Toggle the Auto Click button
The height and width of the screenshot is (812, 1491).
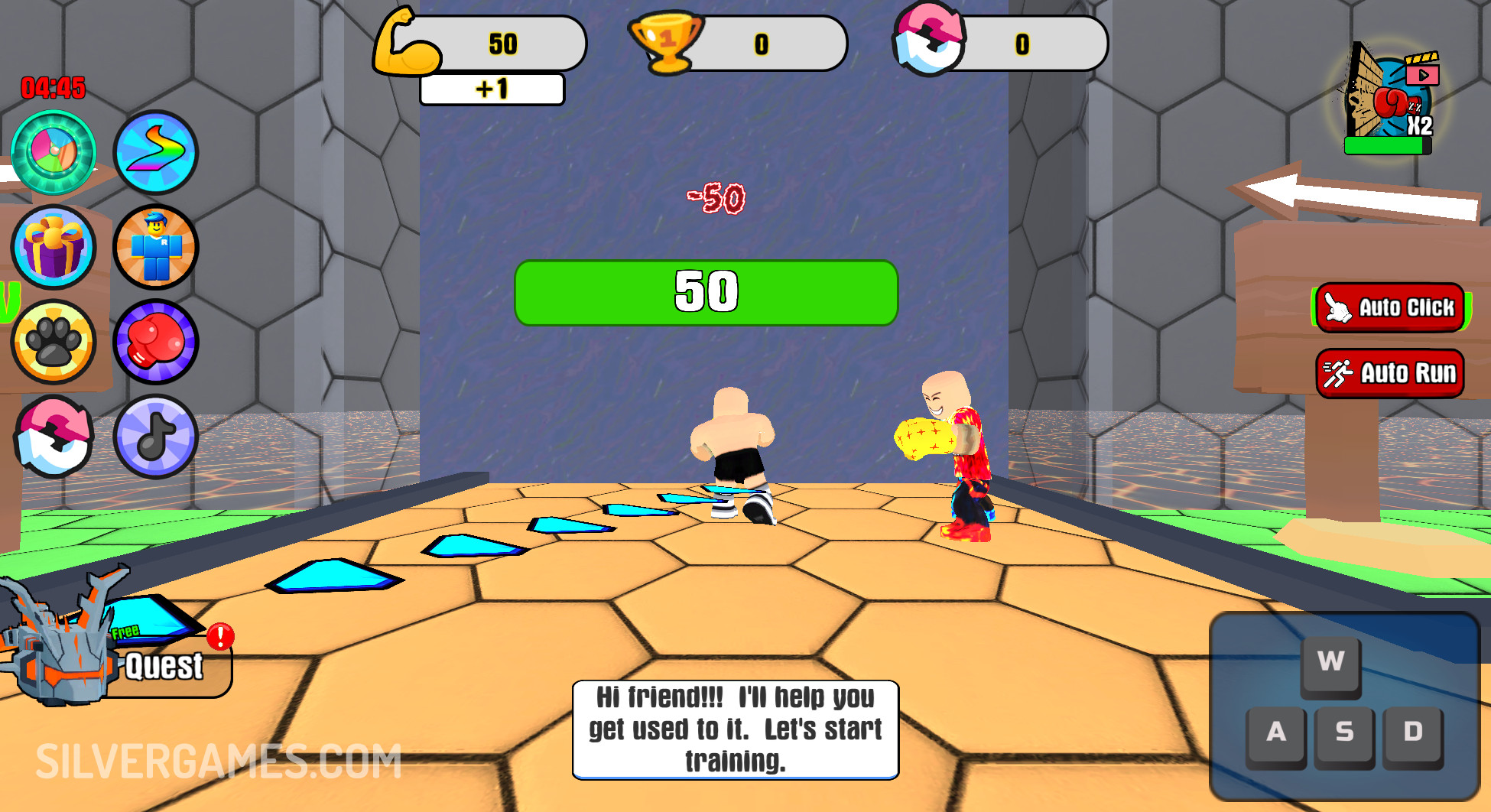tap(1390, 307)
